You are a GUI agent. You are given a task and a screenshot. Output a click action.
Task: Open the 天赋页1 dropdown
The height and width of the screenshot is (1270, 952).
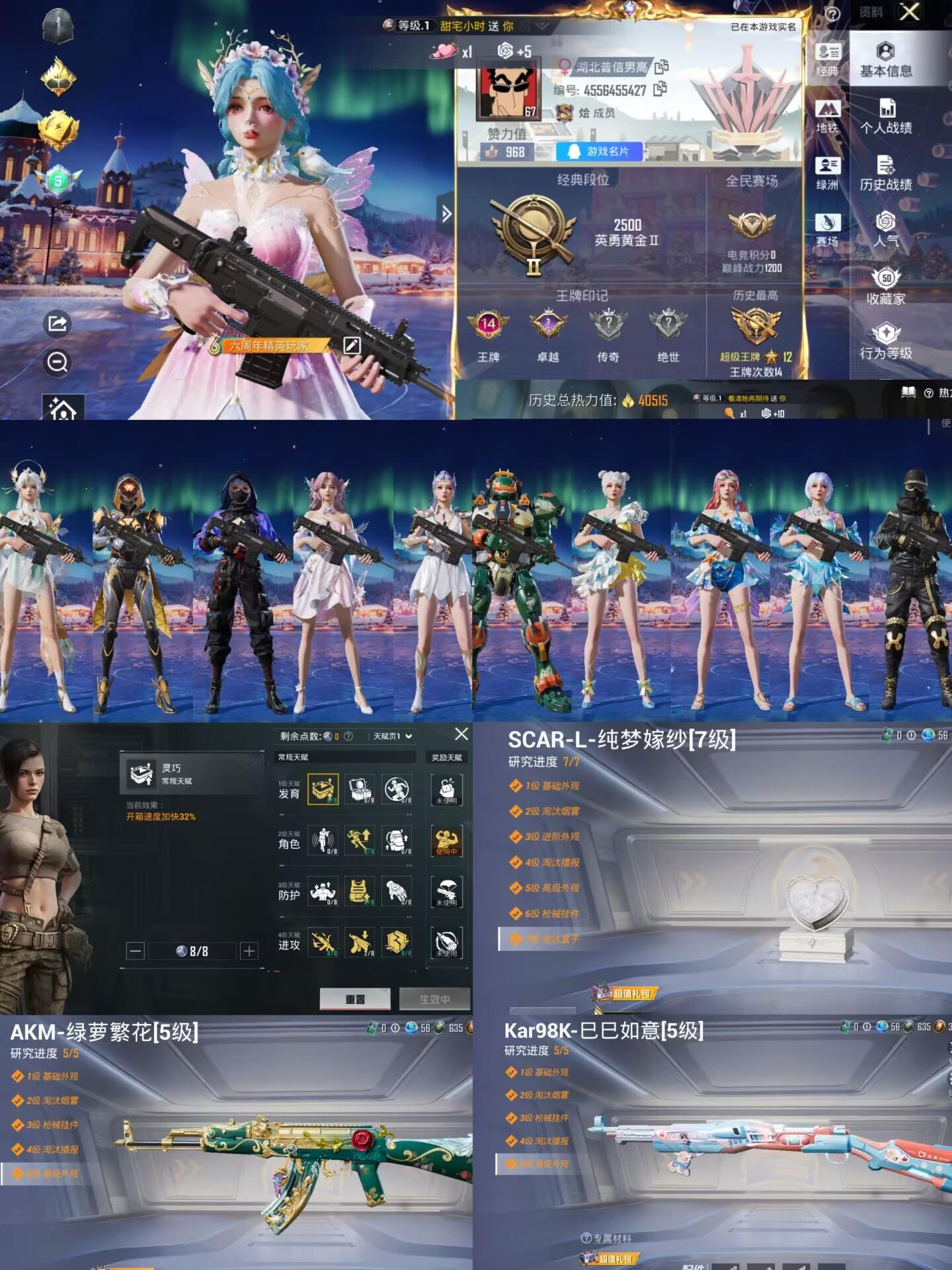pyautogui.click(x=393, y=736)
